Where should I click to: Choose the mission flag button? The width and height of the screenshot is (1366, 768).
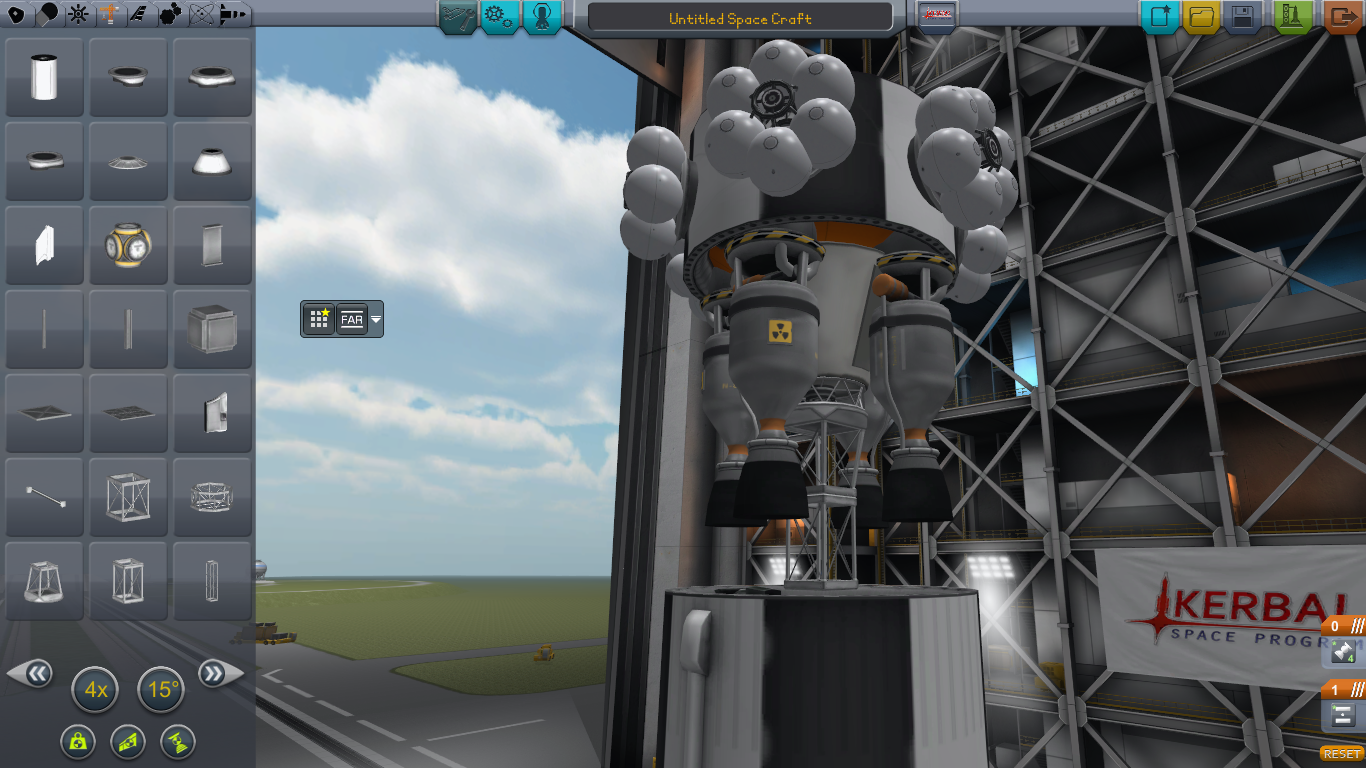(937, 16)
